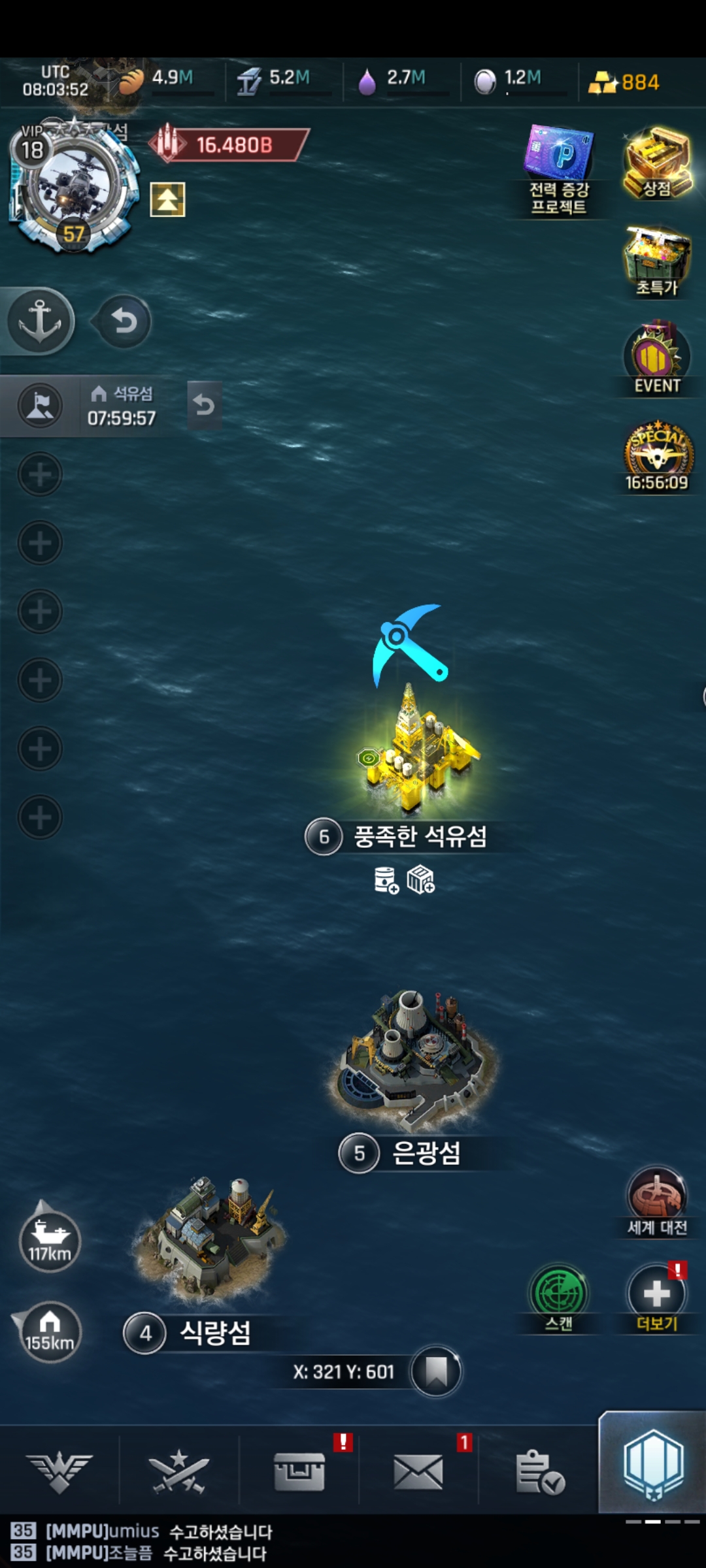Open the crossed jets battle menu

pyautogui.click(x=179, y=1471)
